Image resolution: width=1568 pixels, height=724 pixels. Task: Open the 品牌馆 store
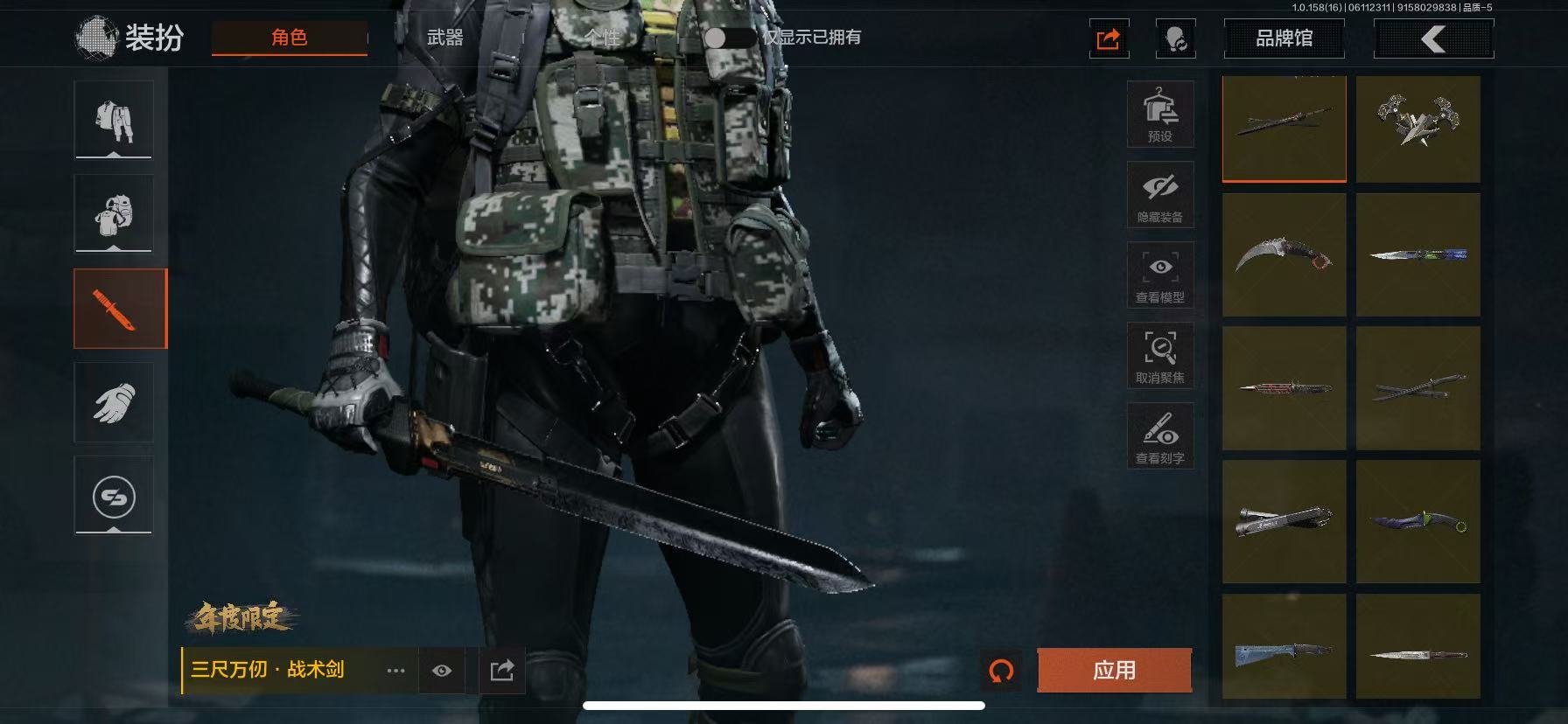[x=1284, y=38]
